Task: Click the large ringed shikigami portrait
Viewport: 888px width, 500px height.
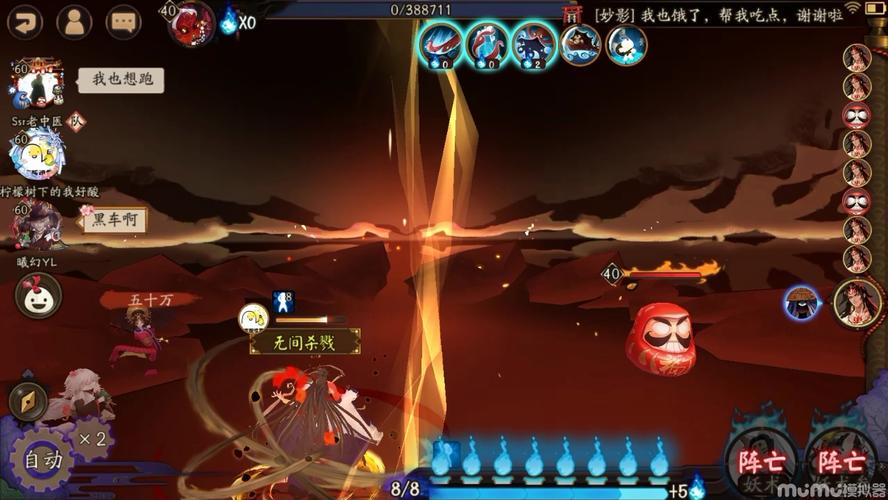Action: tap(857, 303)
